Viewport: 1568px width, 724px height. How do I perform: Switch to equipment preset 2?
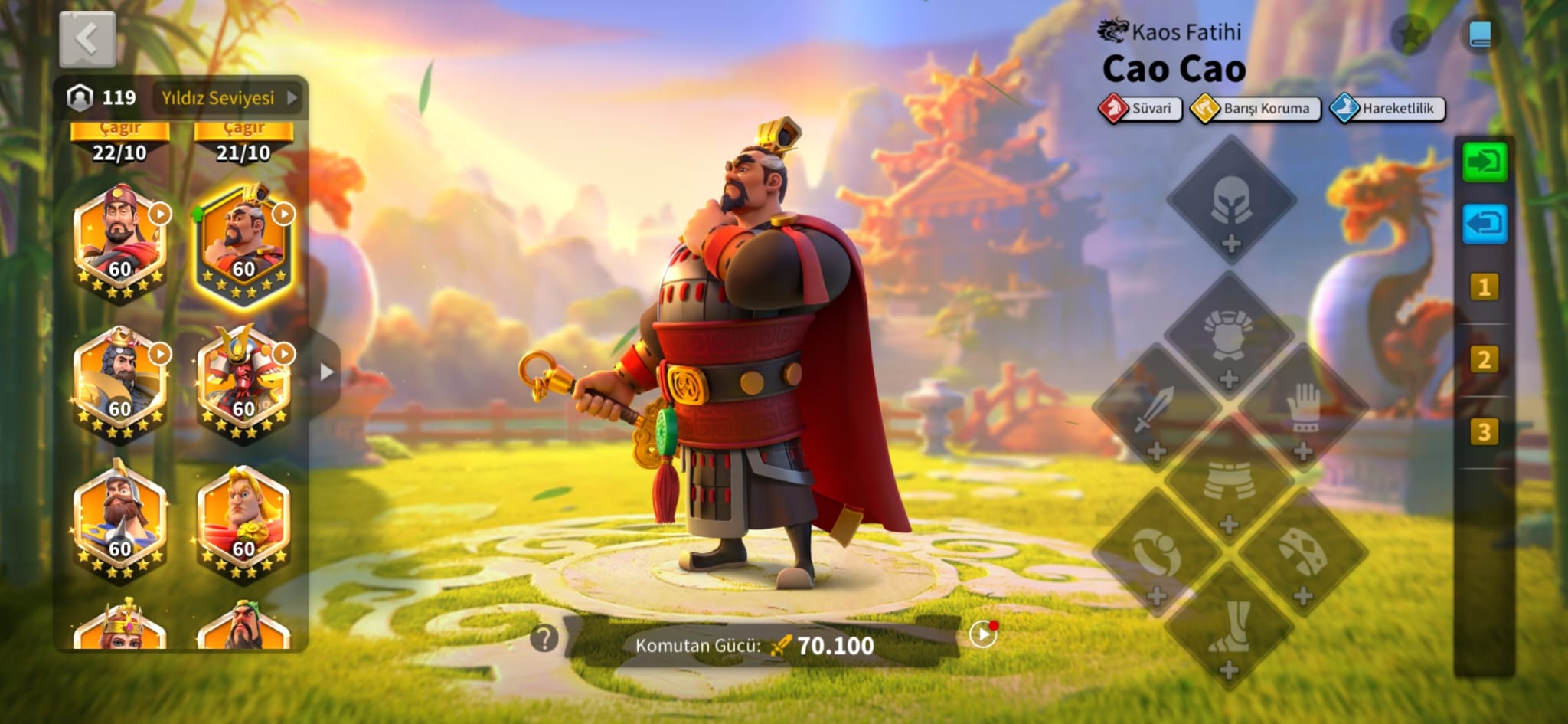click(x=1484, y=359)
